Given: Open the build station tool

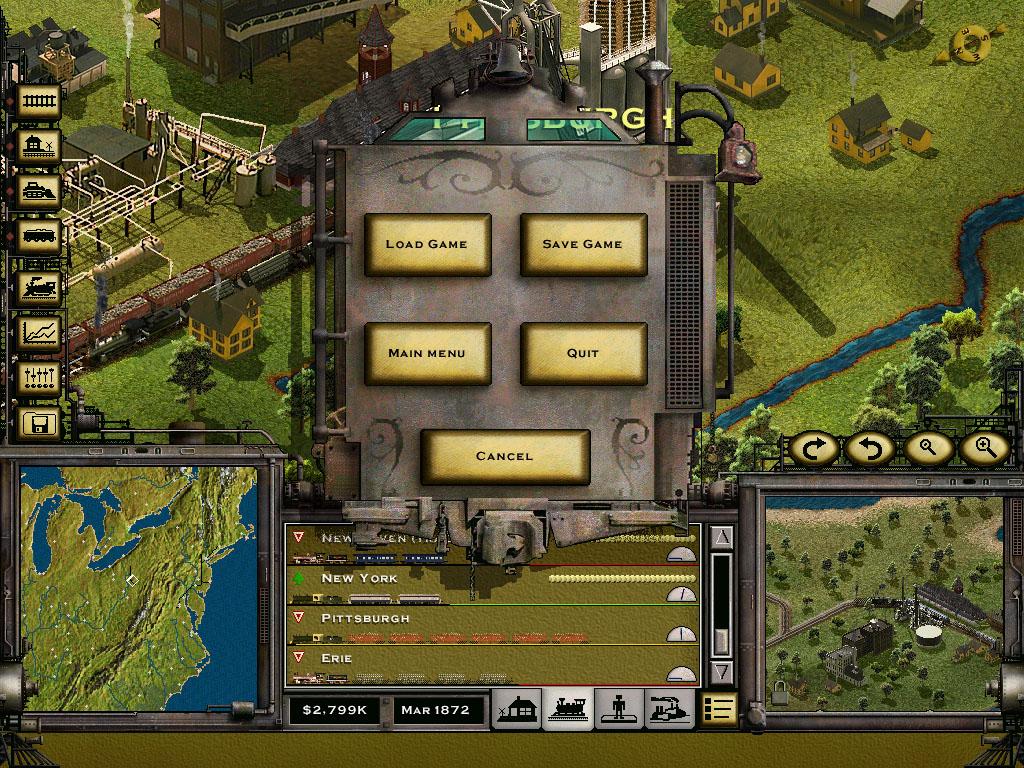Looking at the screenshot, I should pos(41,147).
